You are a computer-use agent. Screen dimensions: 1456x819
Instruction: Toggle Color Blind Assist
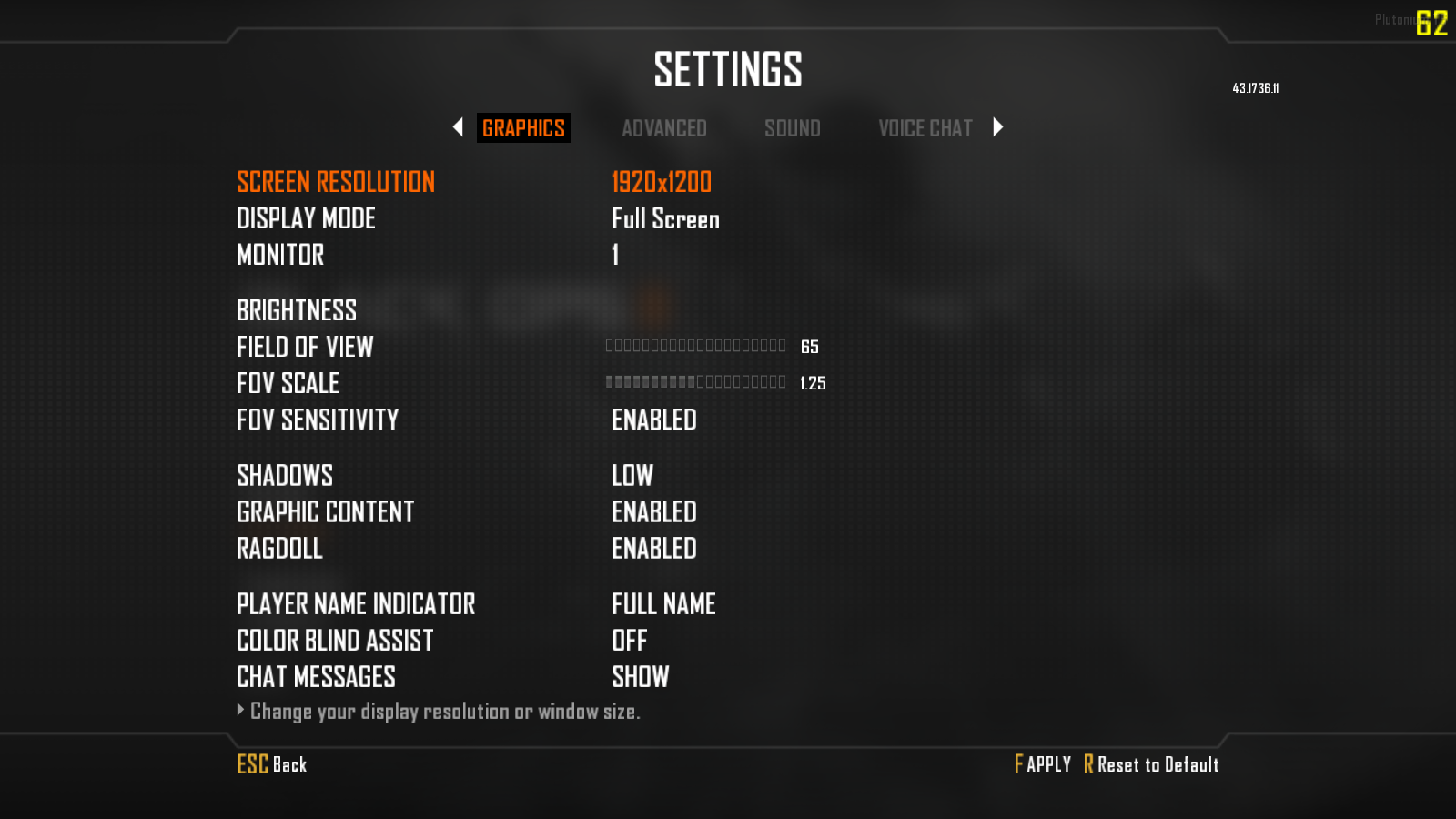630,641
